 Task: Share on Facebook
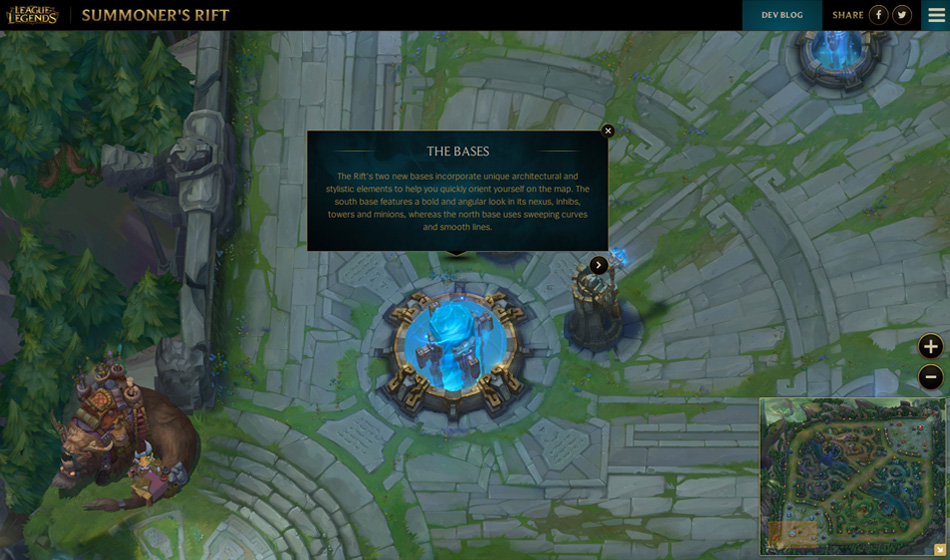point(878,15)
